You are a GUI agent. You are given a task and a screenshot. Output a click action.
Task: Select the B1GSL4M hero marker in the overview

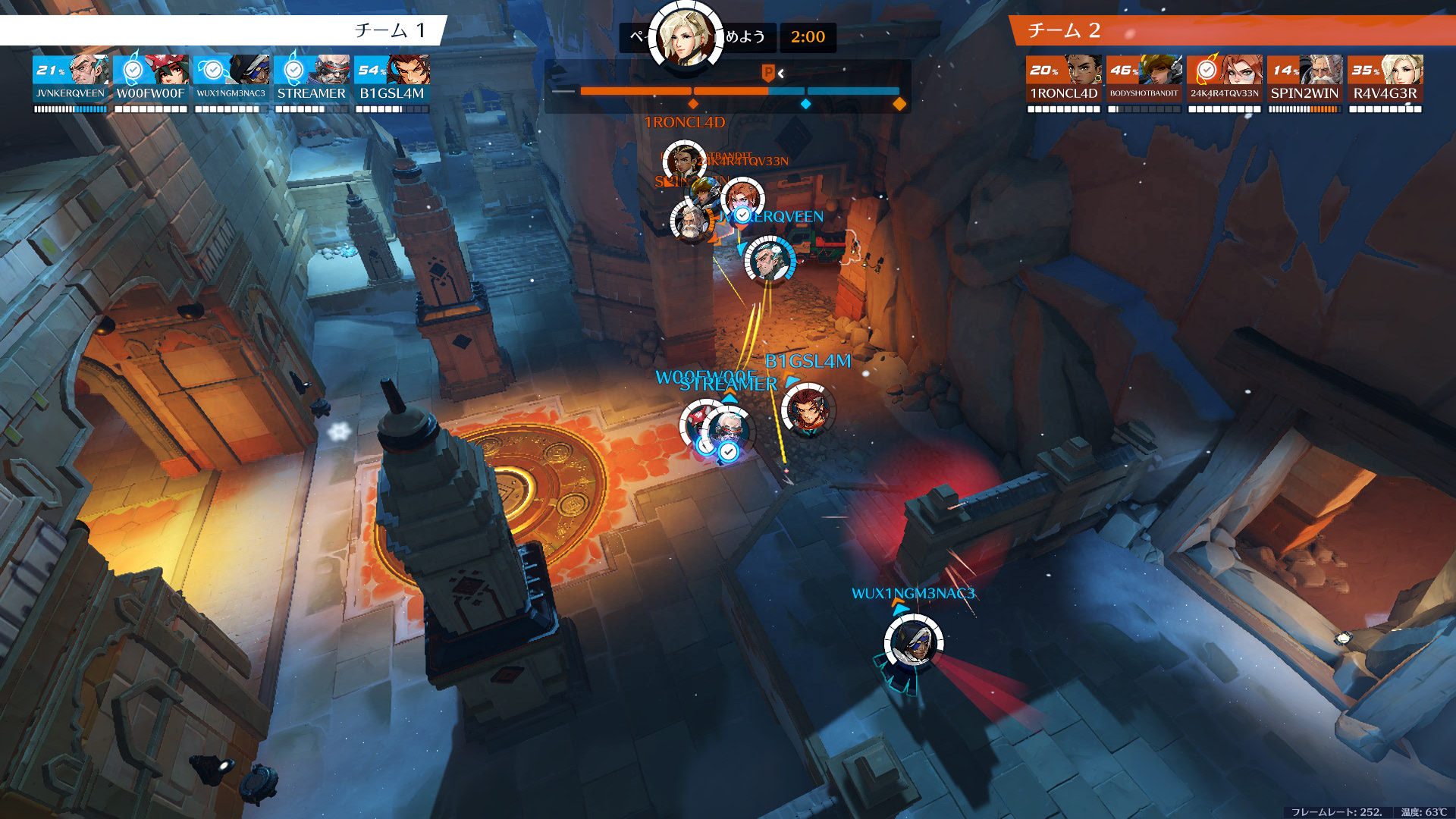click(807, 410)
